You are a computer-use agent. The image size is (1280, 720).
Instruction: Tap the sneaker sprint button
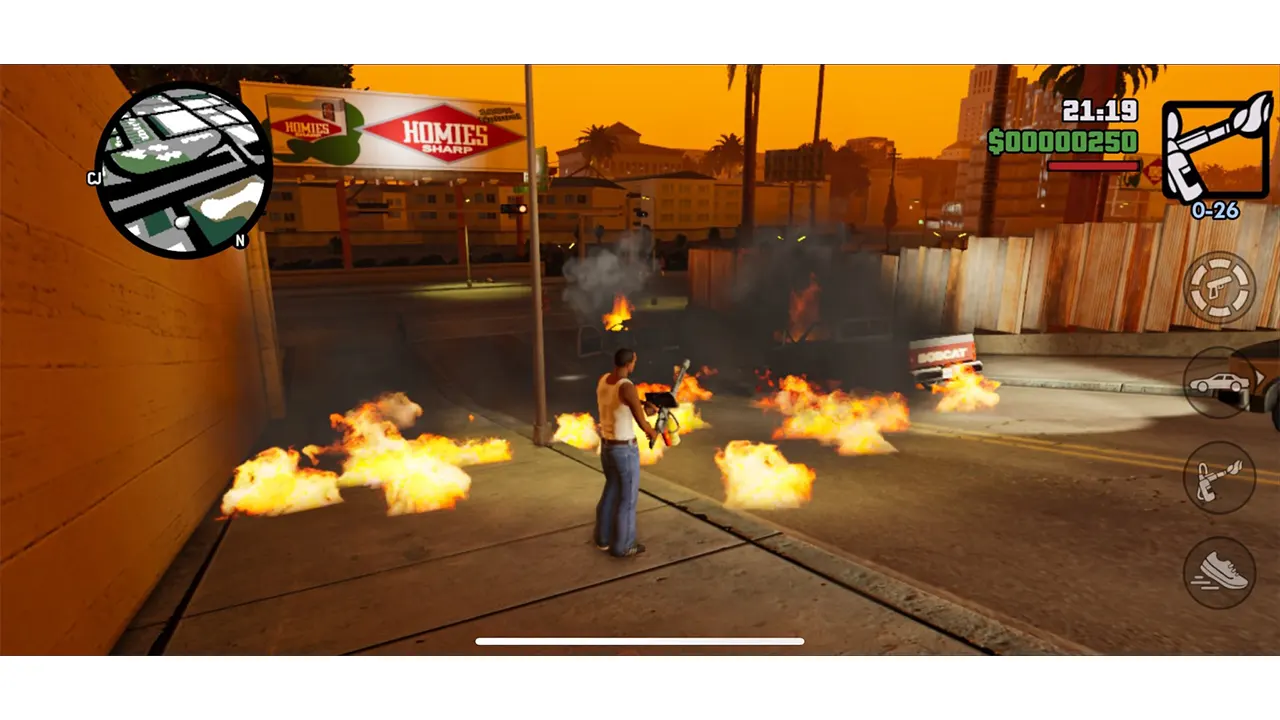1219,572
